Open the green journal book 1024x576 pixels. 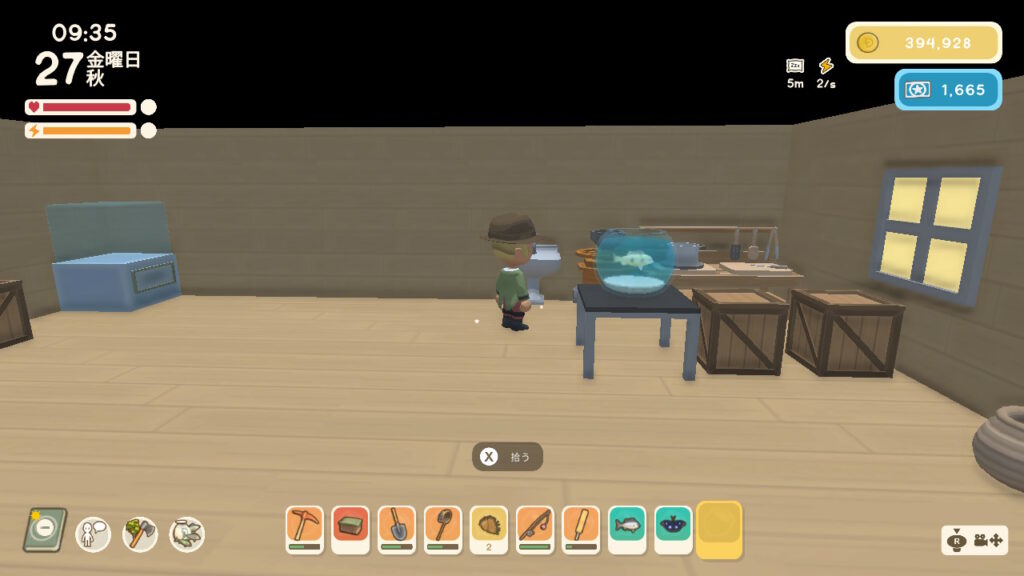coord(45,530)
